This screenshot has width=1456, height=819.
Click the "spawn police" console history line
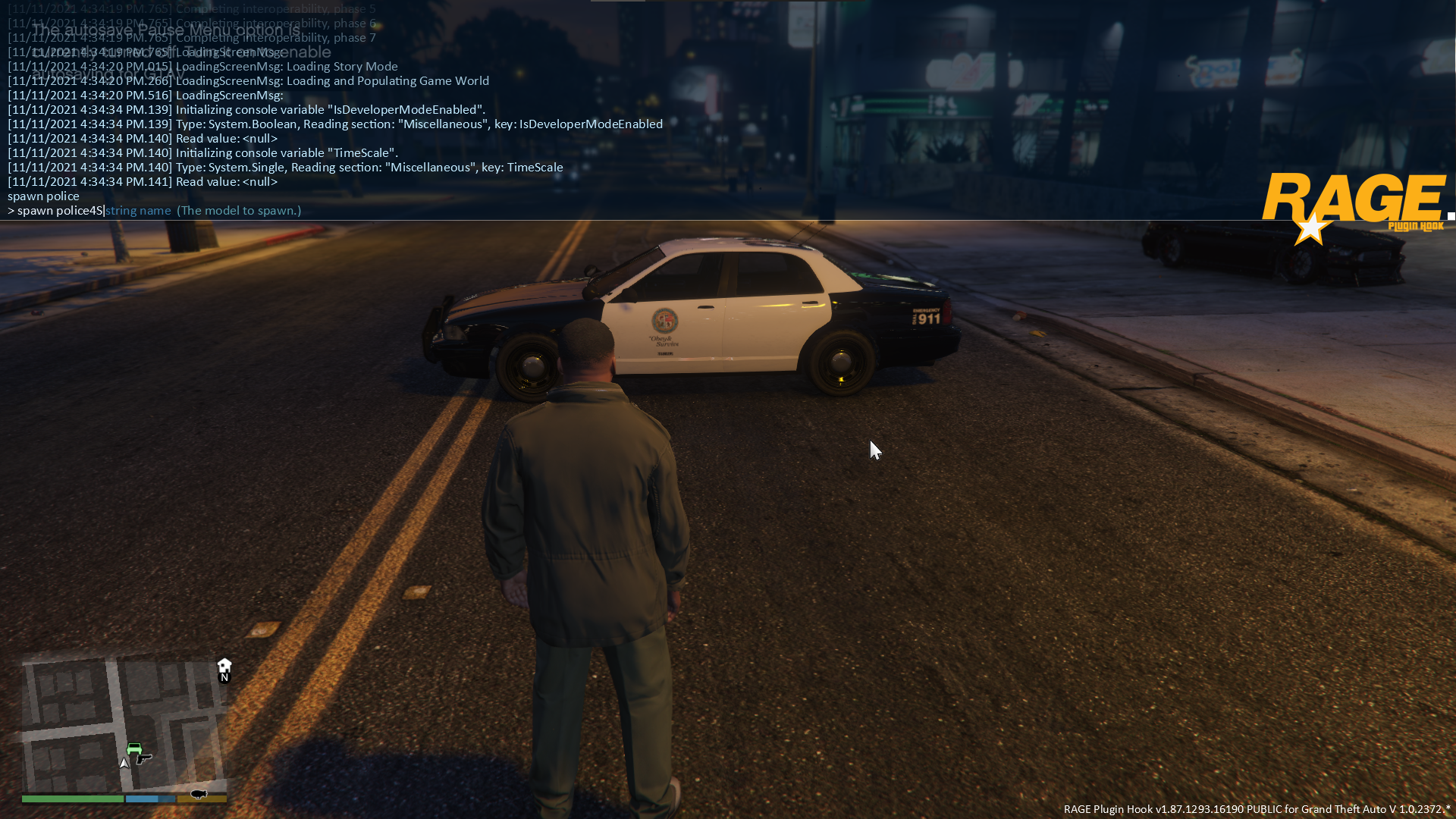tap(43, 196)
